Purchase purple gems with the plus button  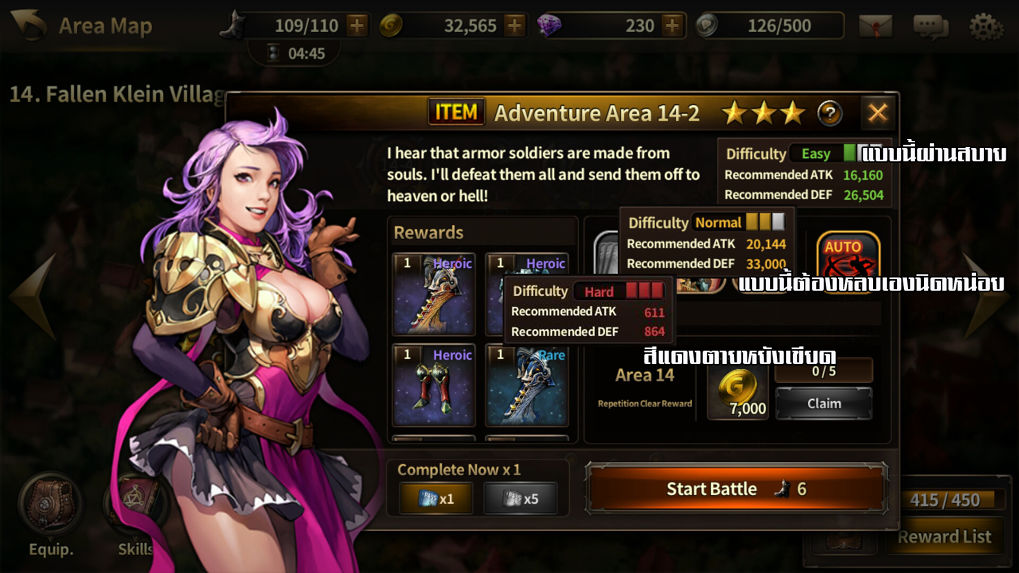tap(672, 25)
